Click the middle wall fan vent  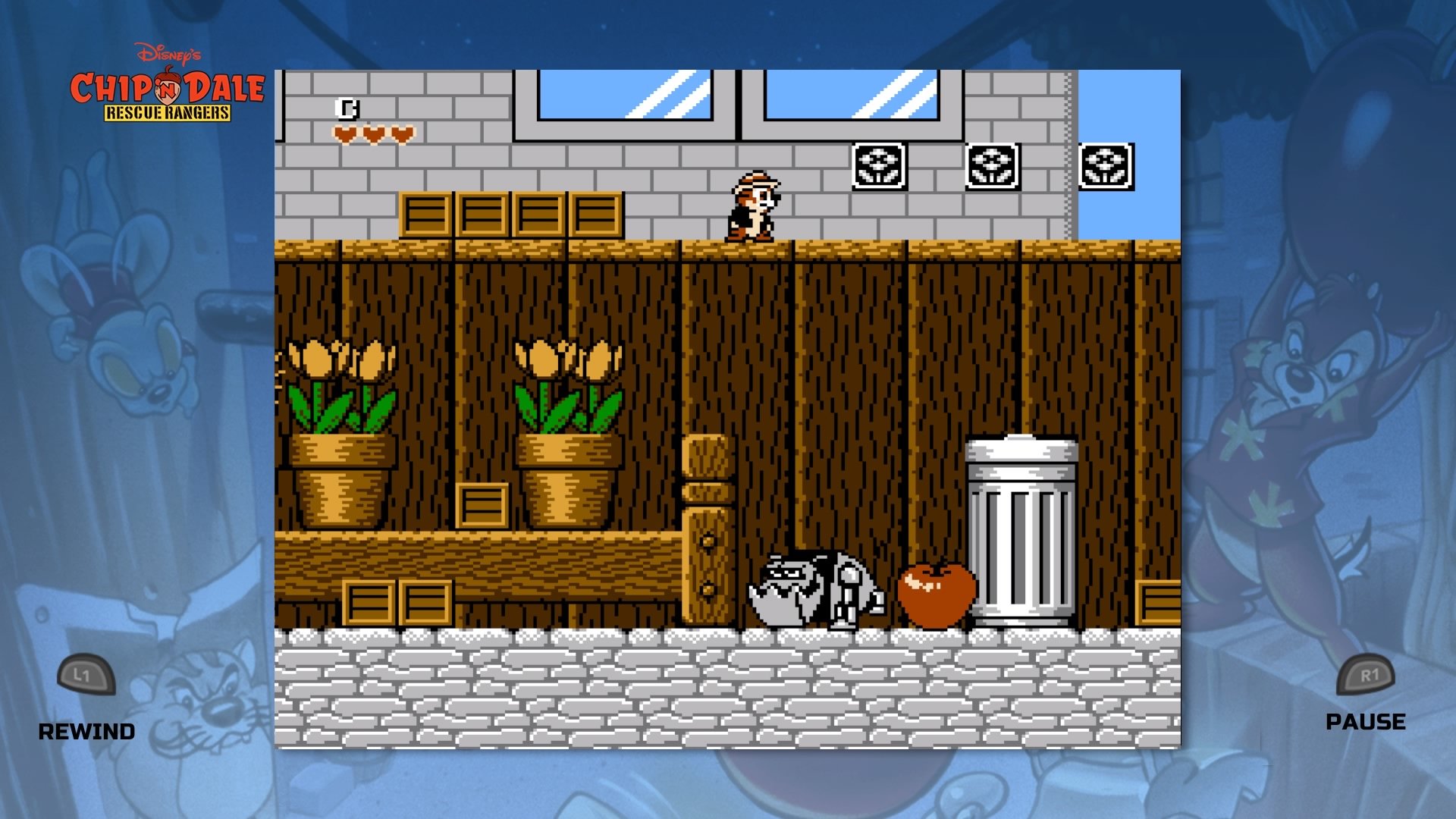coord(993,163)
